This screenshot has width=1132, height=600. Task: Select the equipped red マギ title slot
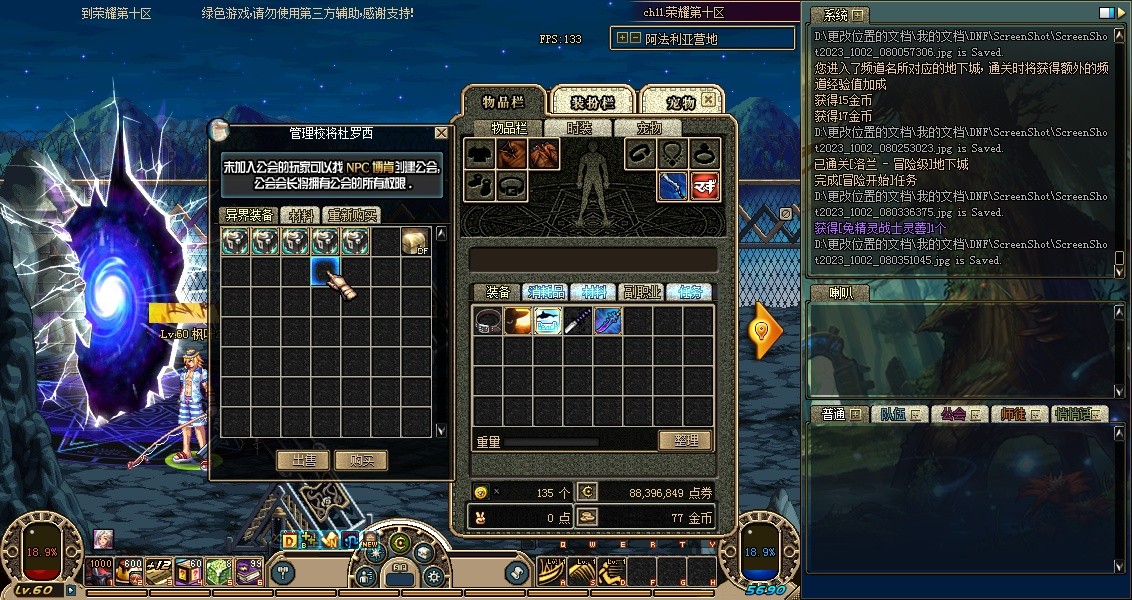click(705, 186)
